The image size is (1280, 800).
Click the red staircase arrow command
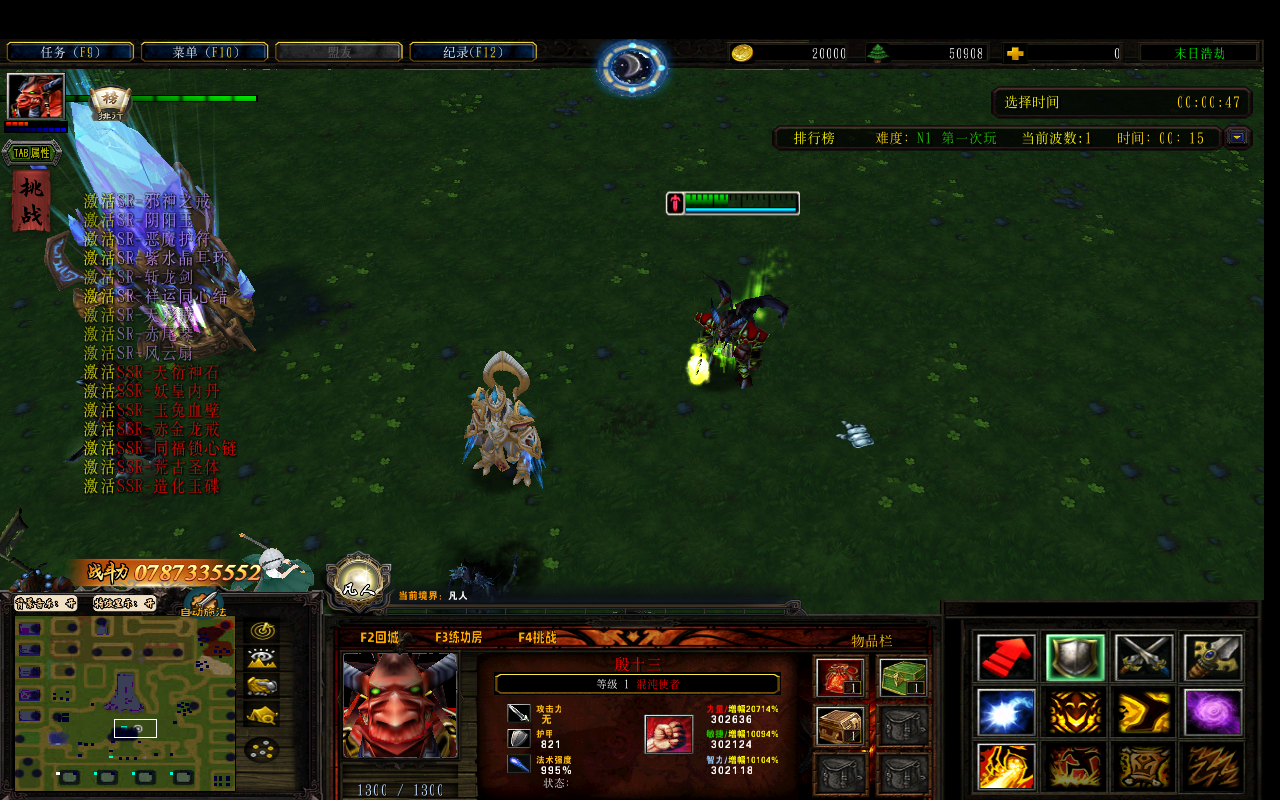tap(1007, 657)
